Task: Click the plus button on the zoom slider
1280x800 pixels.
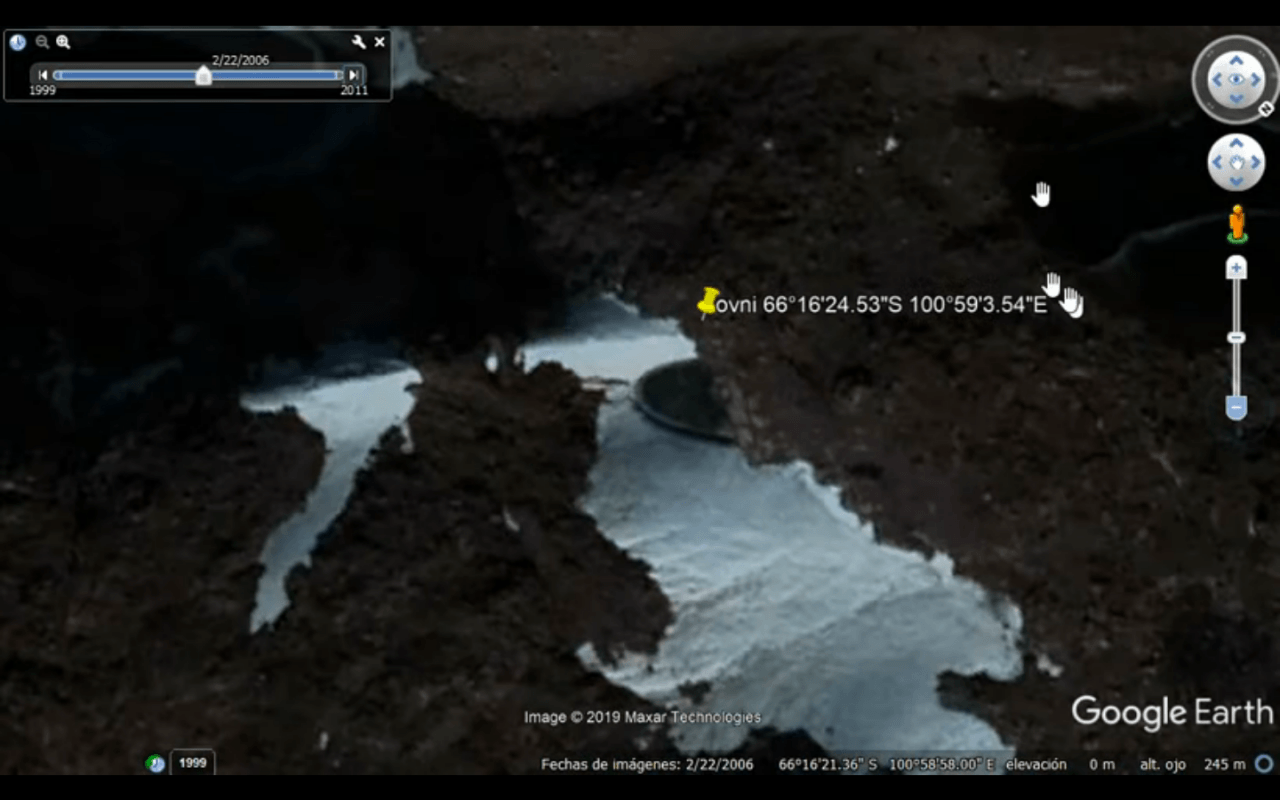Action: (1236, 266)
